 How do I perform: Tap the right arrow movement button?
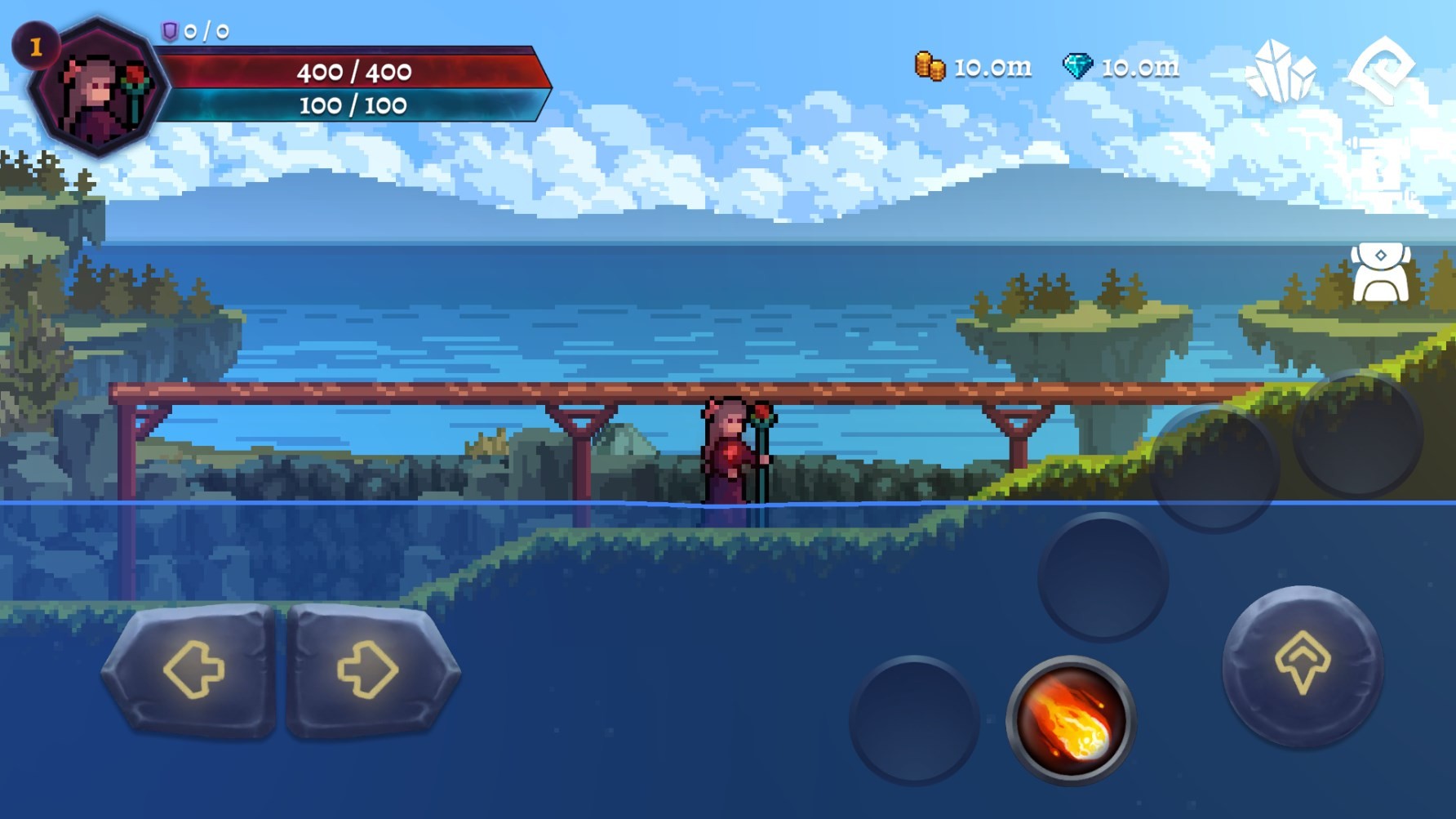click(x=370, y=670)
